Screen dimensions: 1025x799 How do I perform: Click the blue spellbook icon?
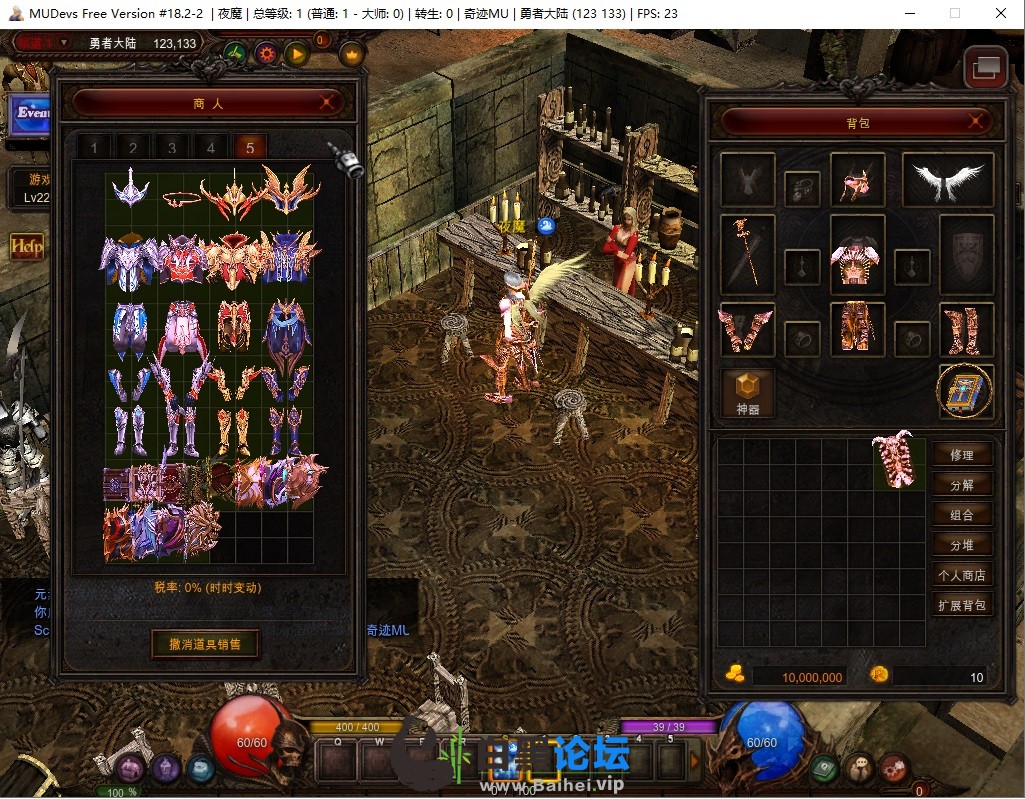(x=965, y=392)
